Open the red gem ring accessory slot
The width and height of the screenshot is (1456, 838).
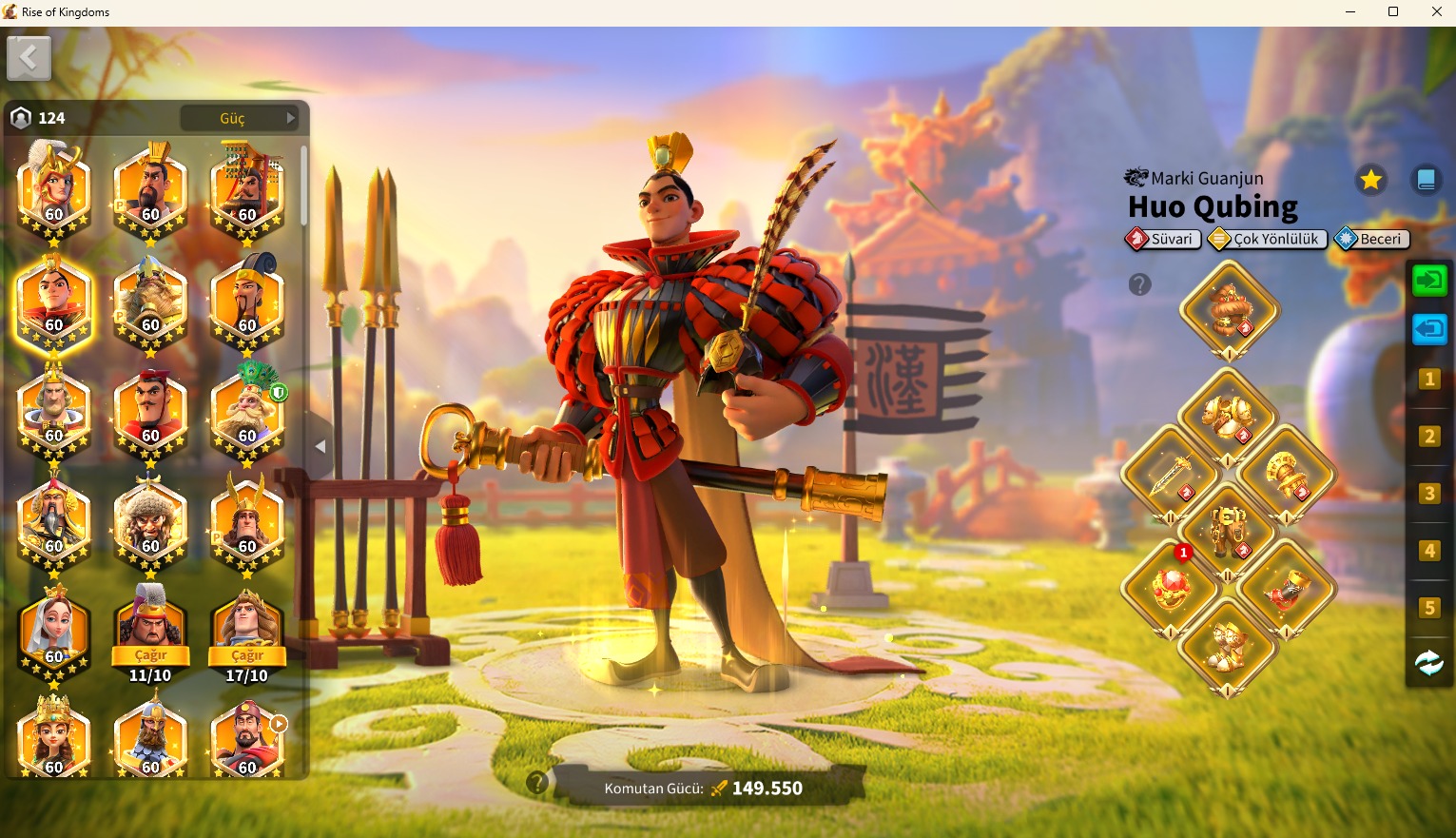pyautogui.click(x=1171, y=588)
